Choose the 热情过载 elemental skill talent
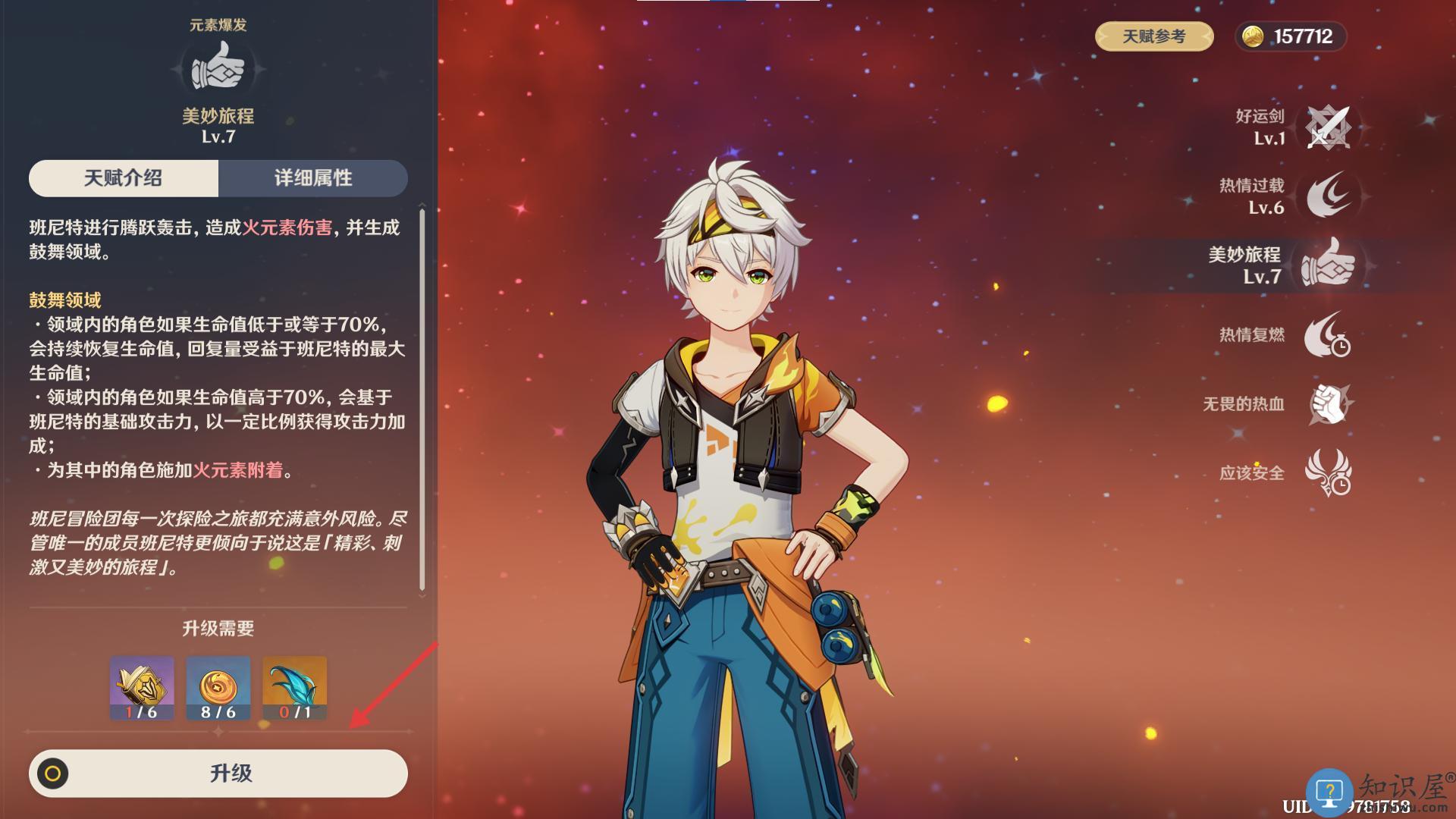Screen dimensions: 1456x819 (x=1327, y=196)
